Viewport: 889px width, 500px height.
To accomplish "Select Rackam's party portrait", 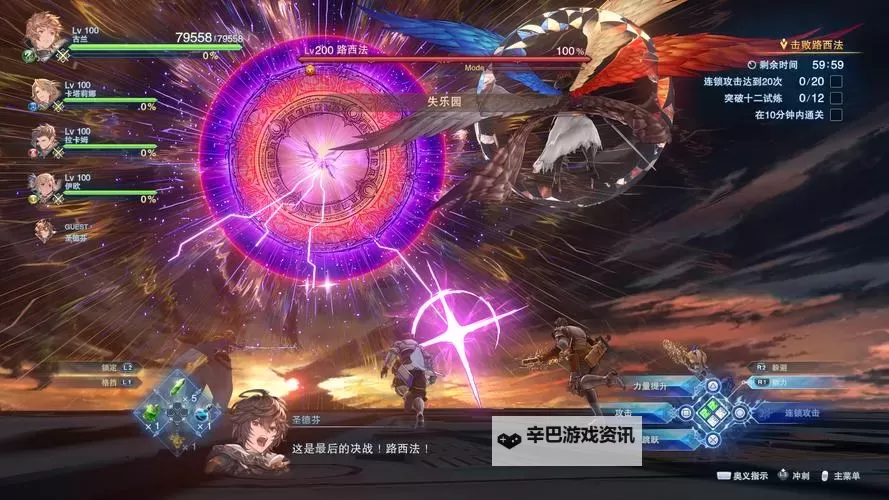I will 44,139.
